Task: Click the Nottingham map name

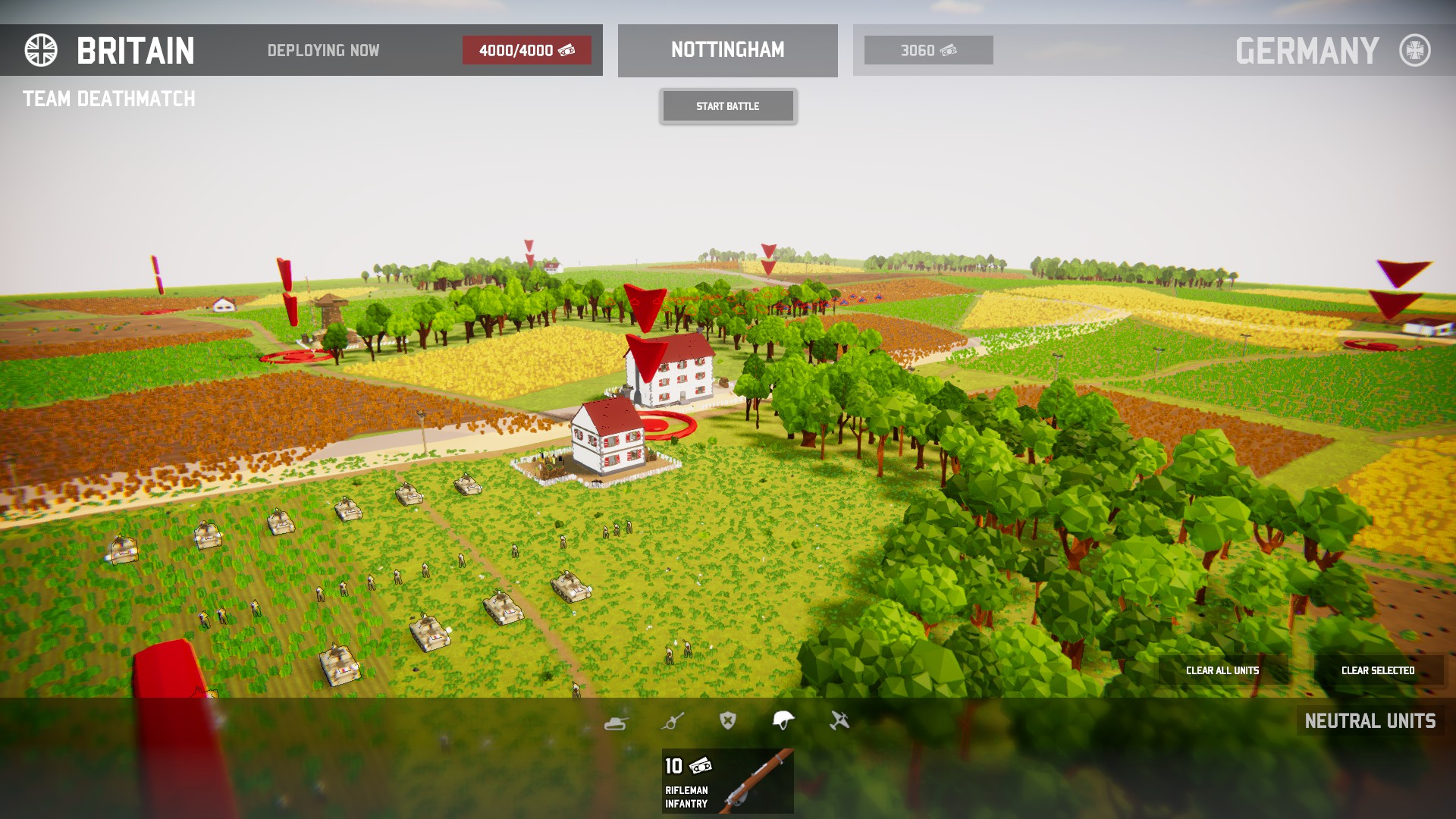Action: coord(727,50)
